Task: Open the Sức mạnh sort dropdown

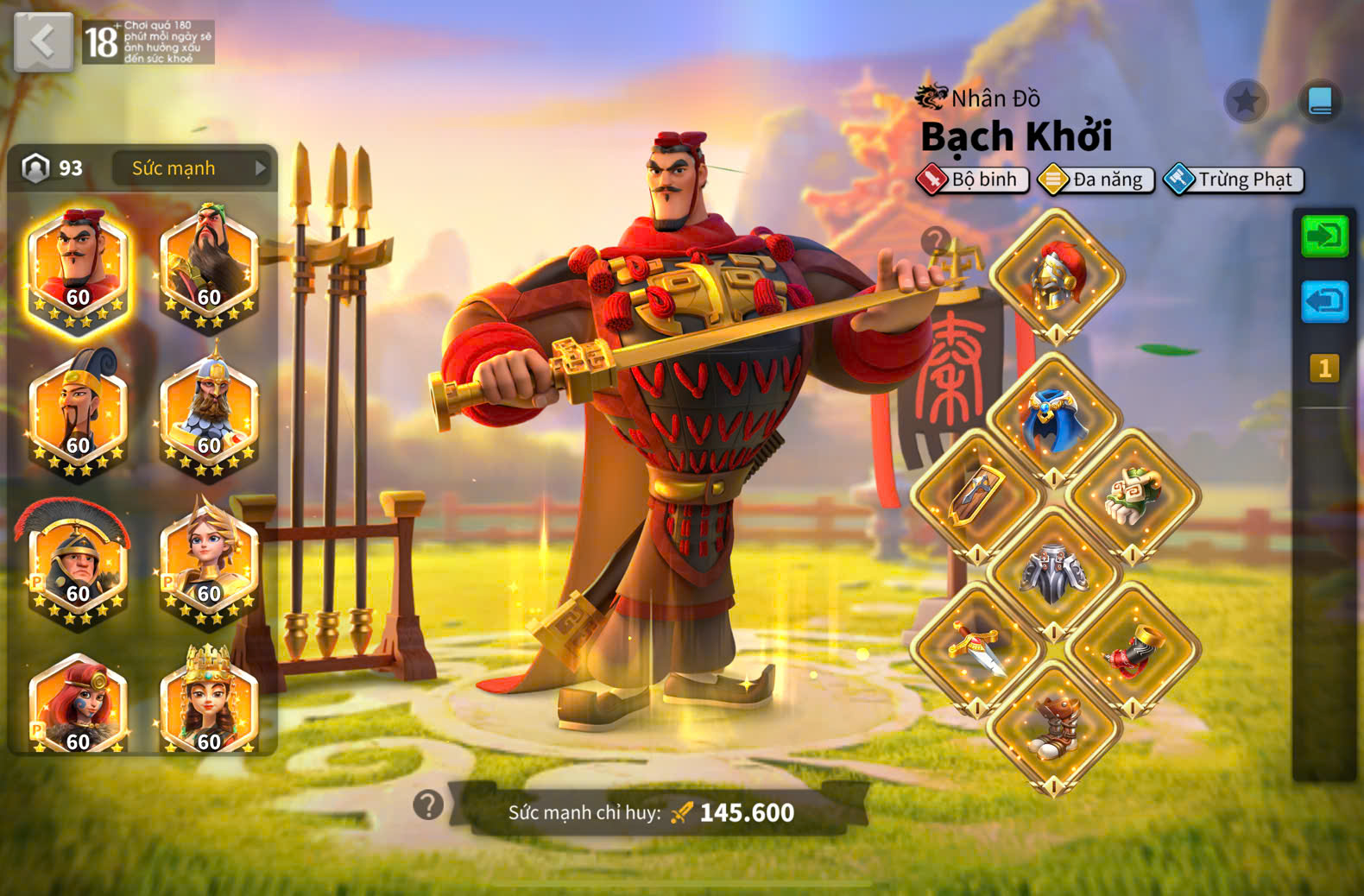Action: point(191,168)
